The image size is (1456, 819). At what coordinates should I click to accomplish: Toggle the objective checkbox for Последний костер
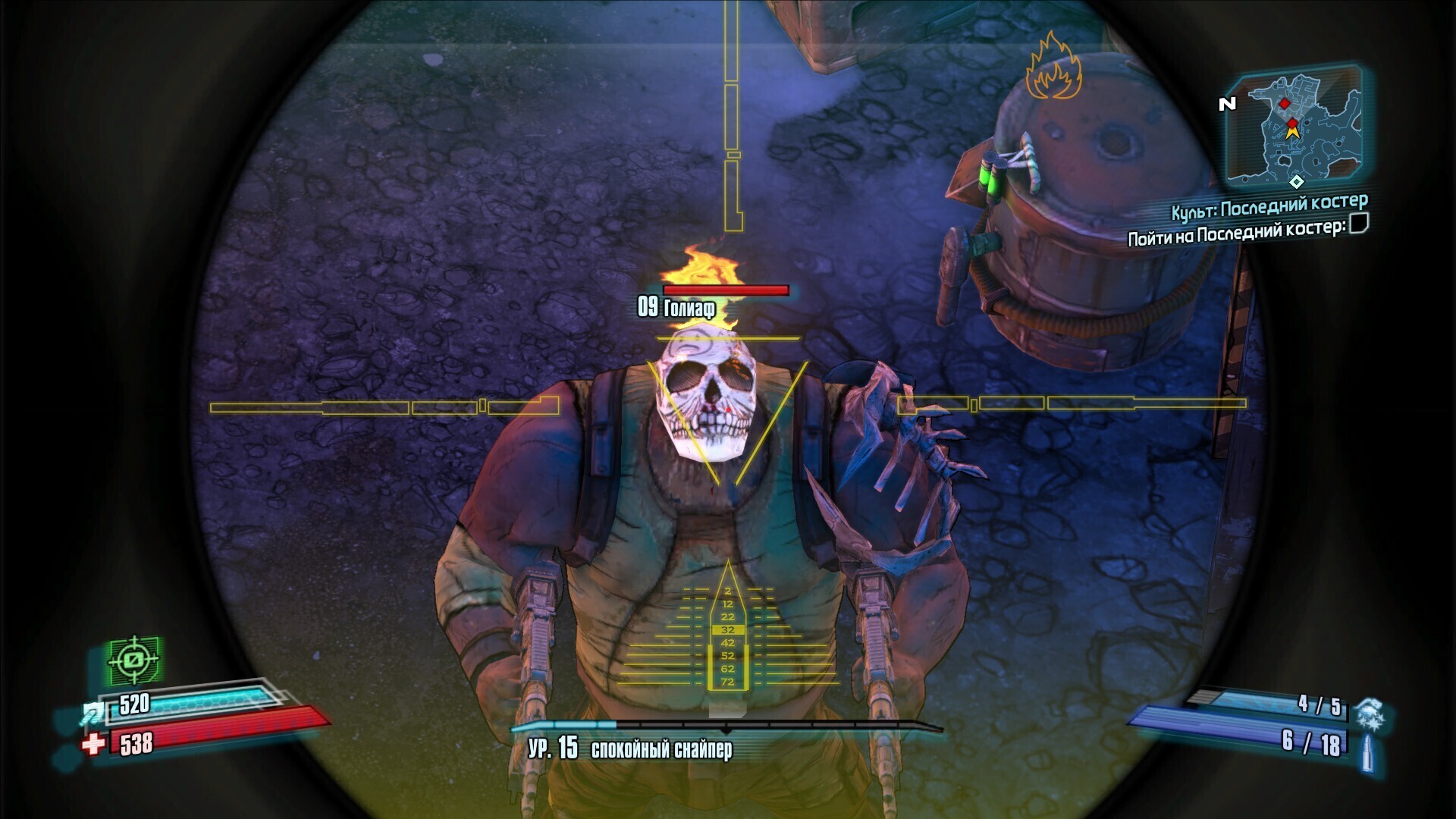click(x=1359, y=224)
